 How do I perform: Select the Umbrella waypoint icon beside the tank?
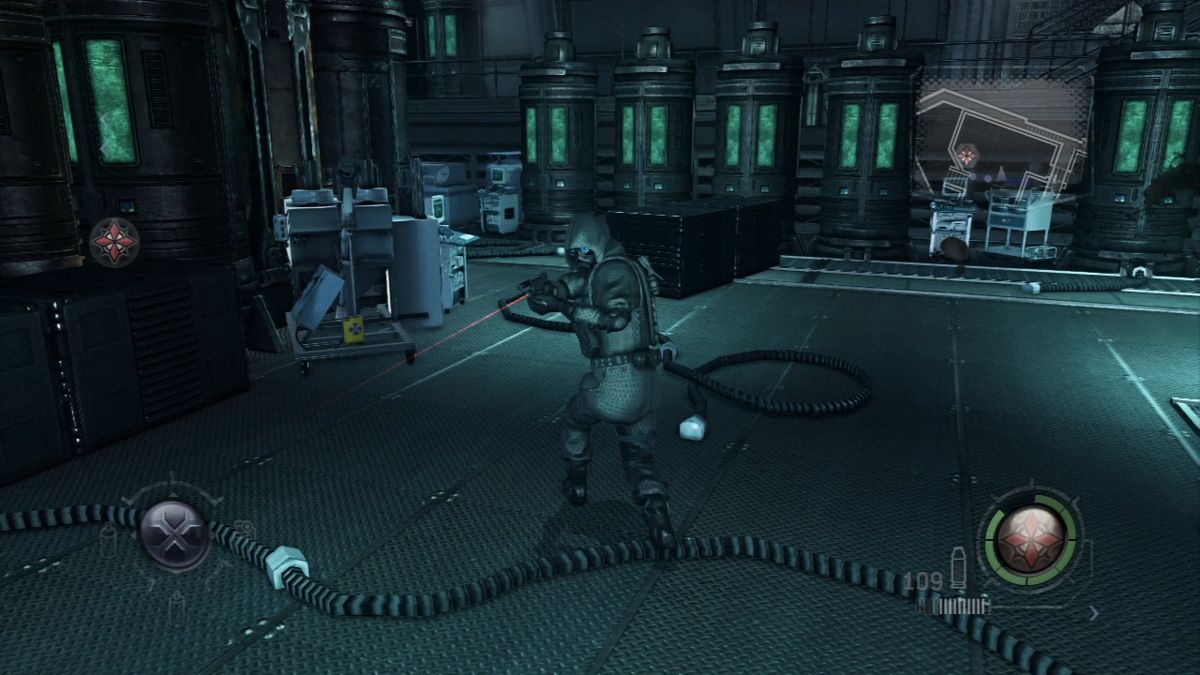[114, 242]
